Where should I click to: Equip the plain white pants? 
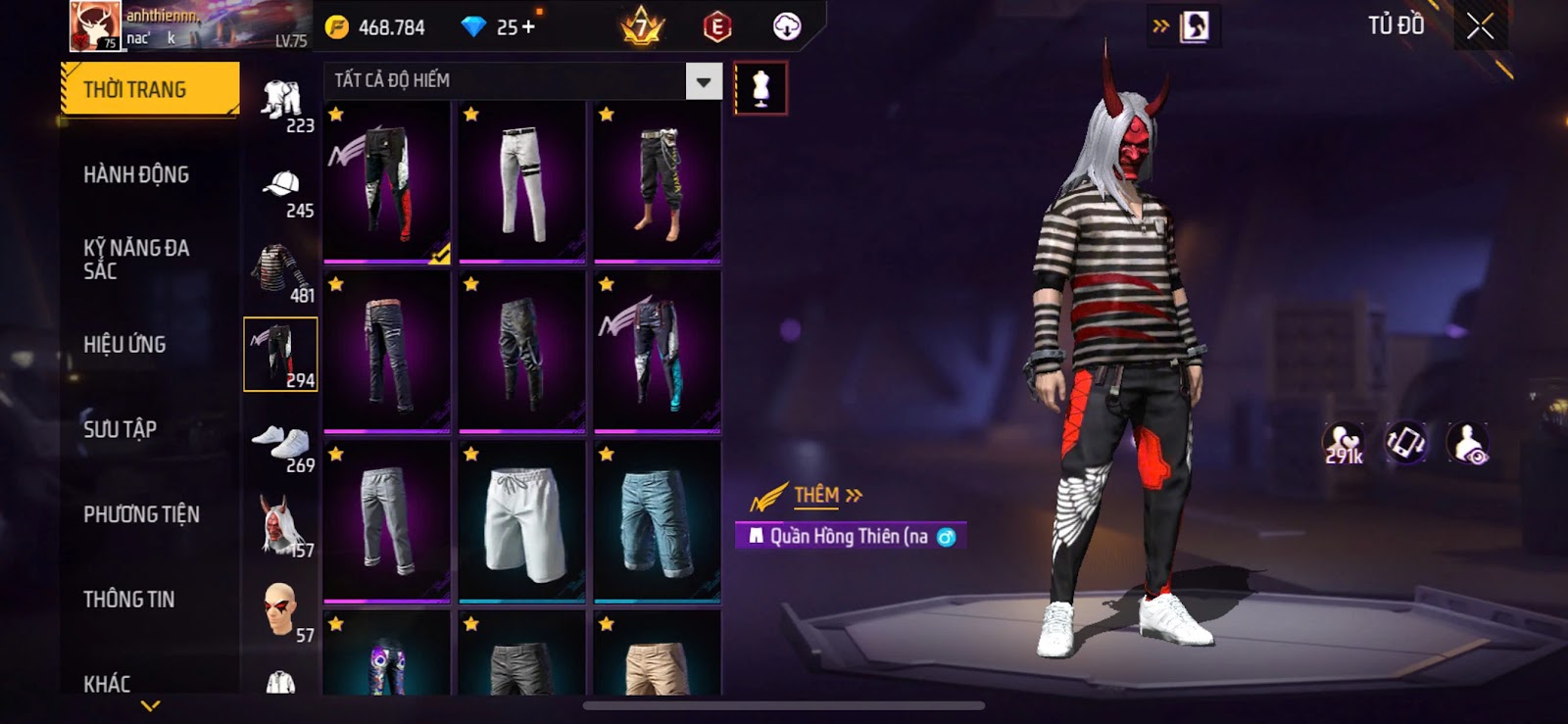521,182
